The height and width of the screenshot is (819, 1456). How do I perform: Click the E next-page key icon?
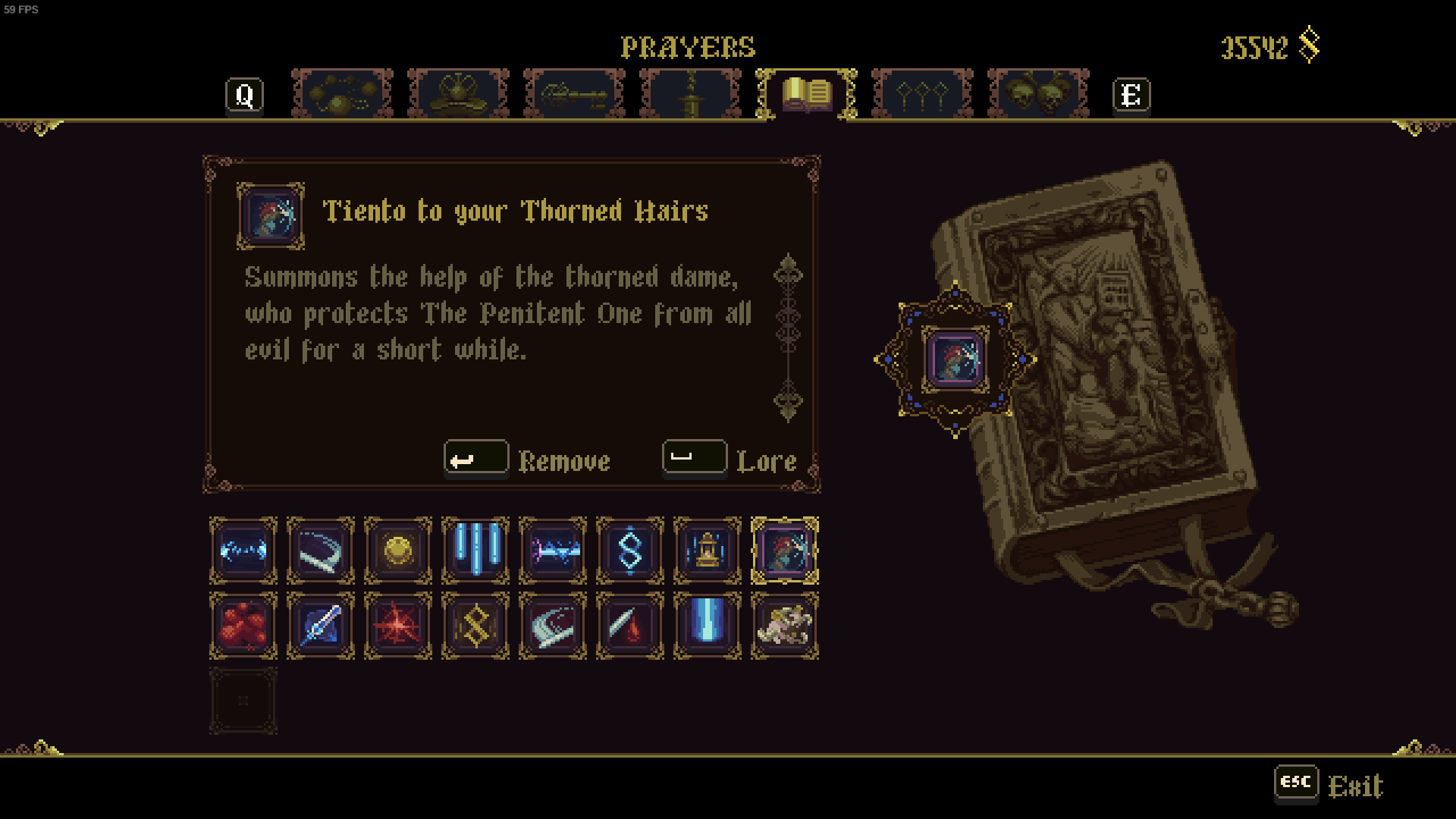click(x=1131, y=94)
